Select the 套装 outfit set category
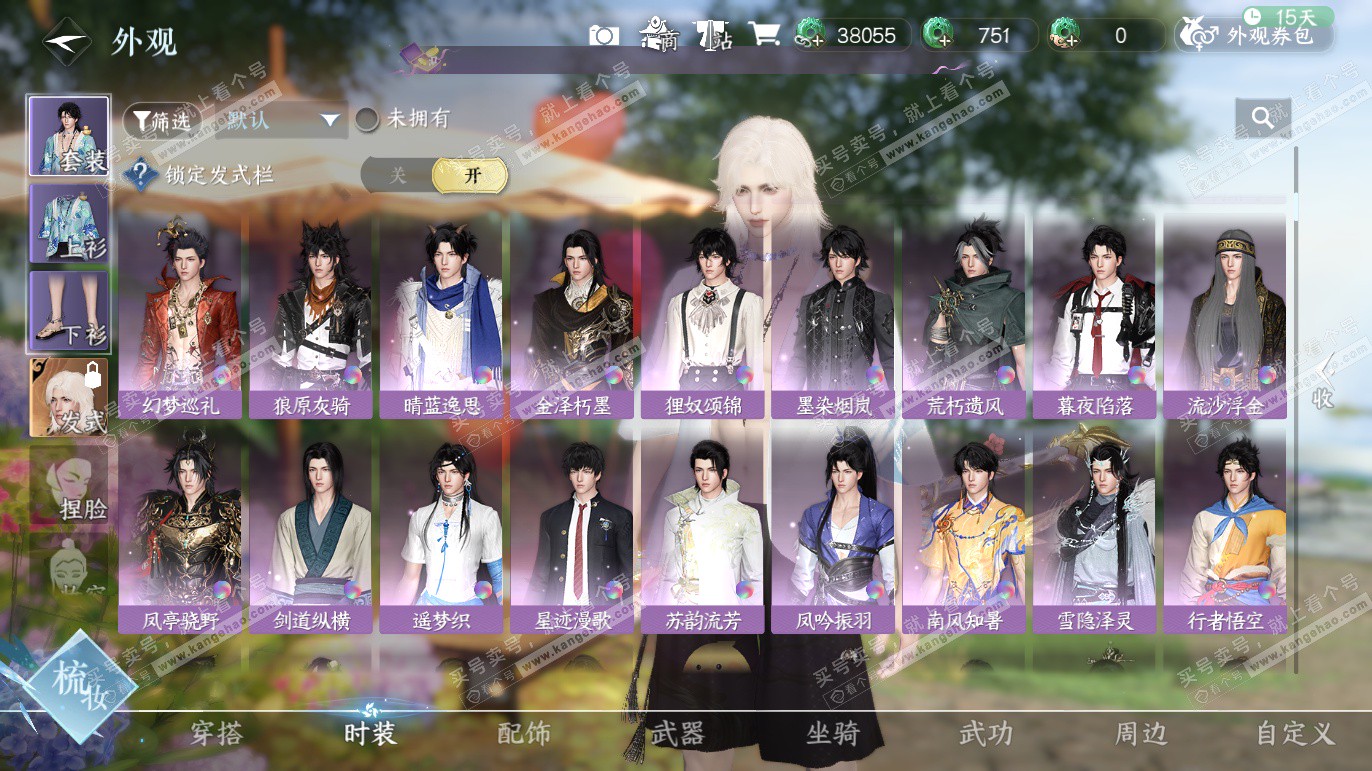The image size is (1372, 771). pos(69,136)
